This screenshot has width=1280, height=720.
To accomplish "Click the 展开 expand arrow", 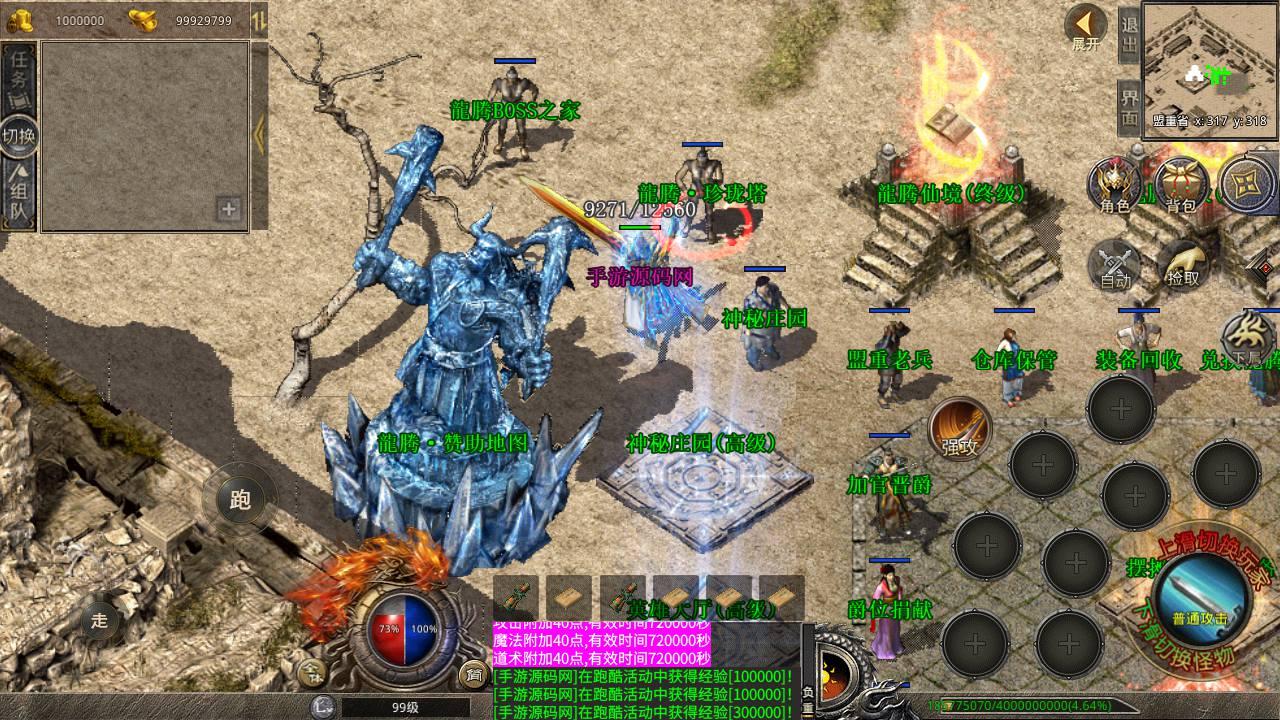I will [1085, 28].
